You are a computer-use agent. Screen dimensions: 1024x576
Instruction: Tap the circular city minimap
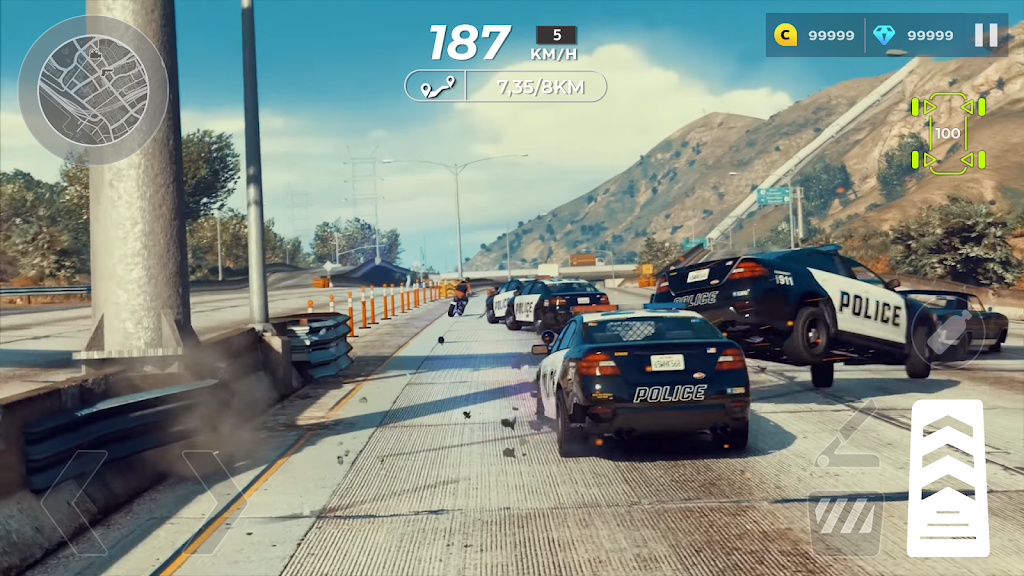[x=92, y=90]
